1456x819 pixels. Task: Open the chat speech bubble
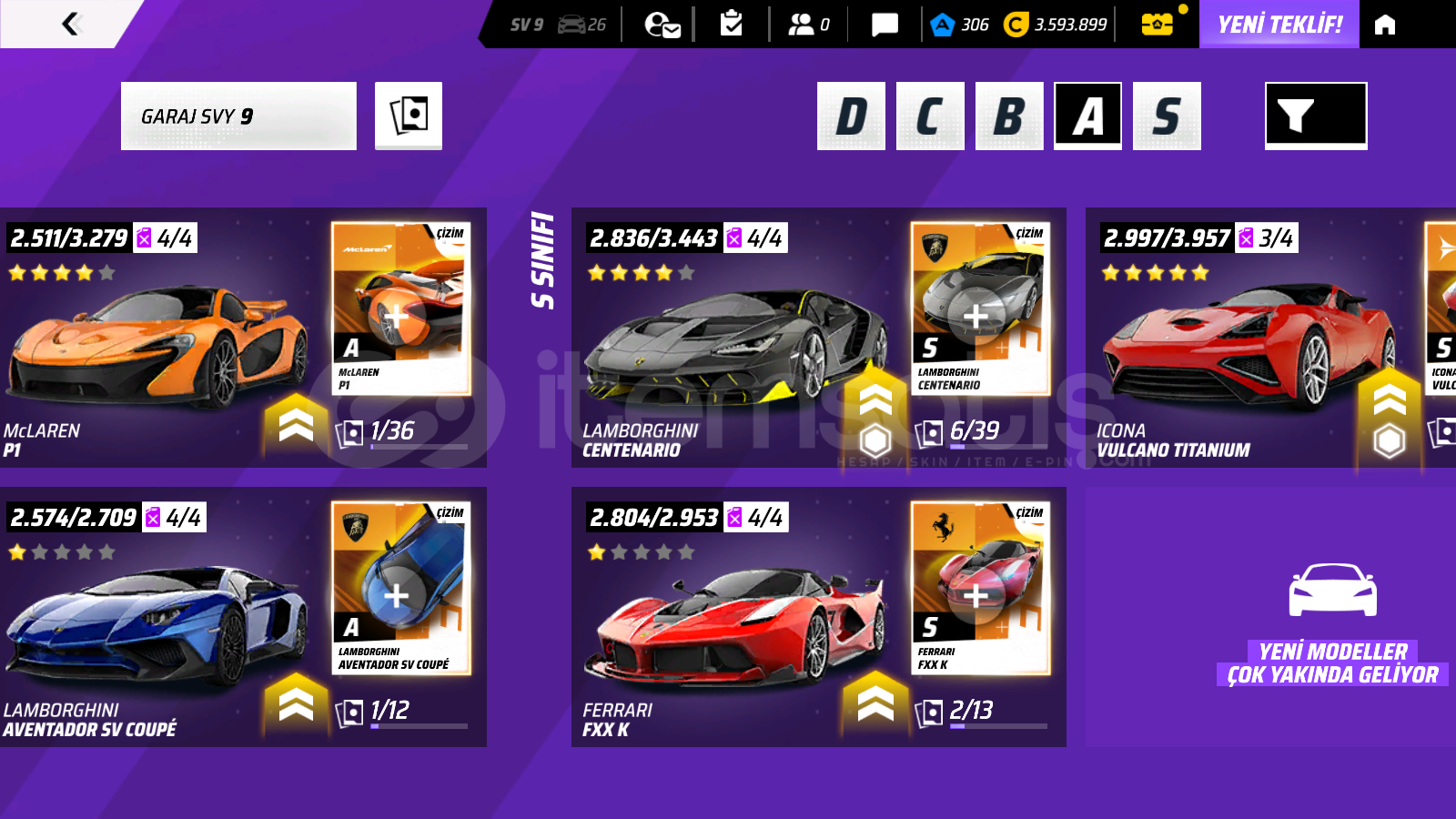coord(884,25)
